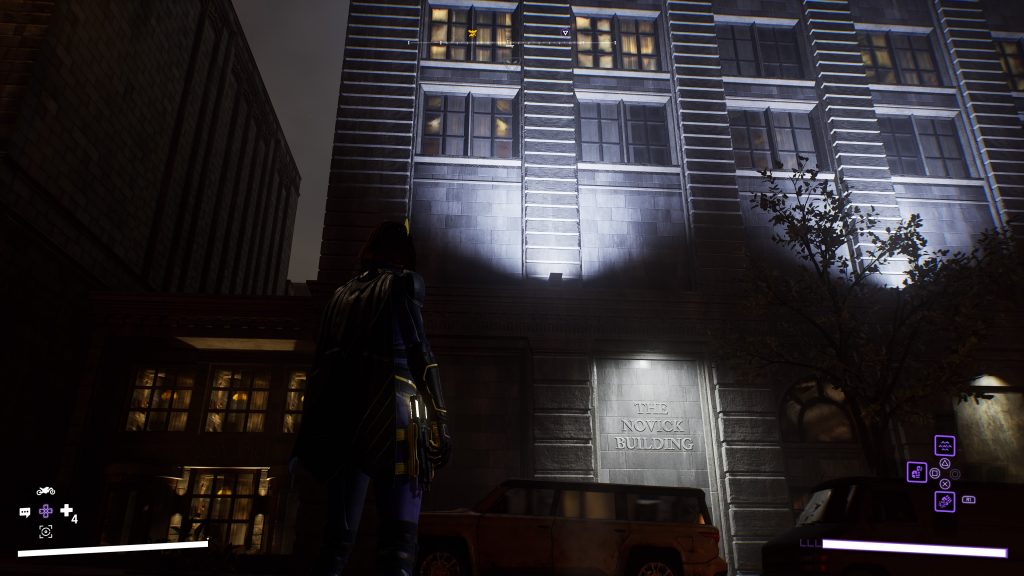Use the bottom purple ability icon

(x=944, y=501)
